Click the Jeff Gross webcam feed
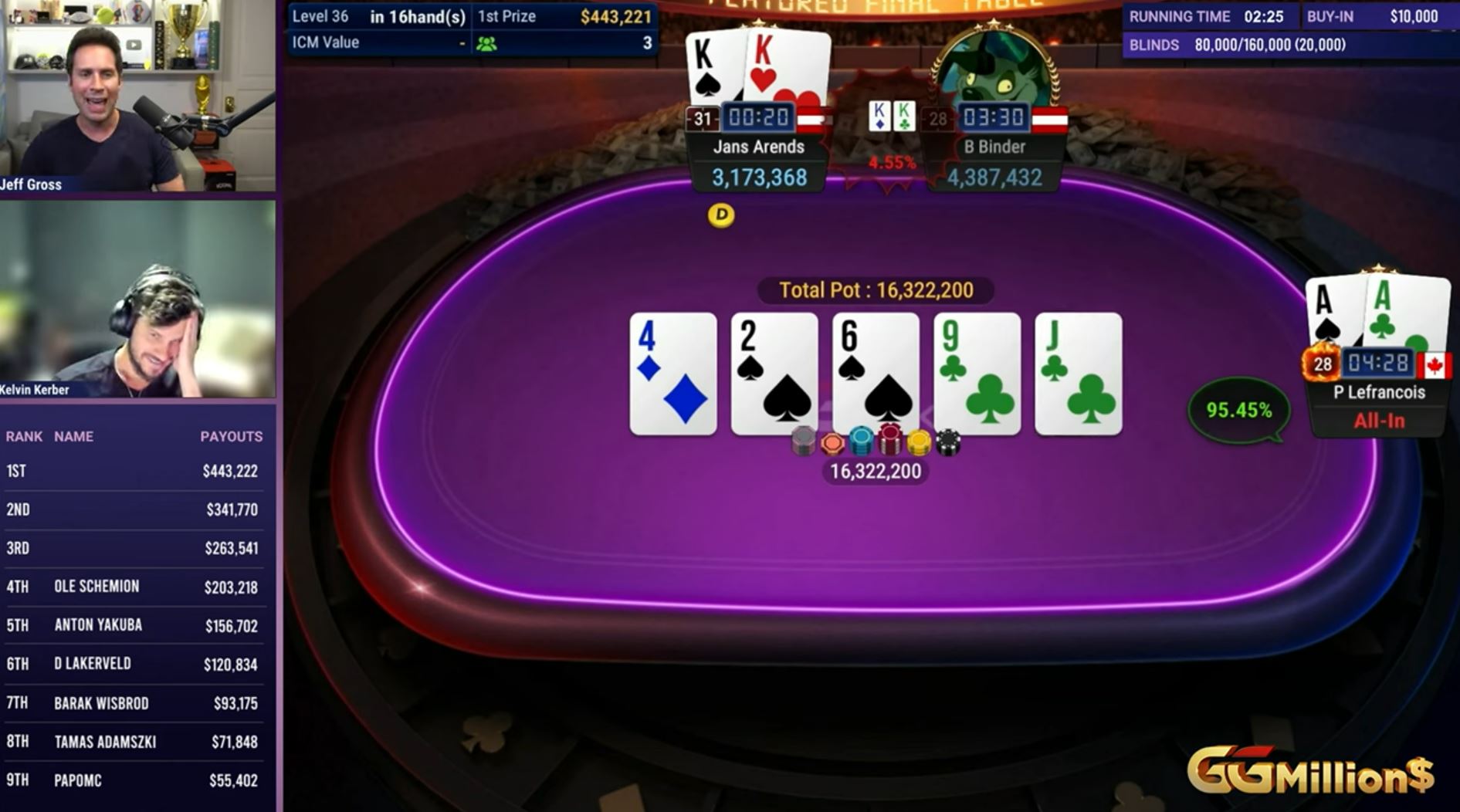The image size is (1460, 812). point(137,96)
